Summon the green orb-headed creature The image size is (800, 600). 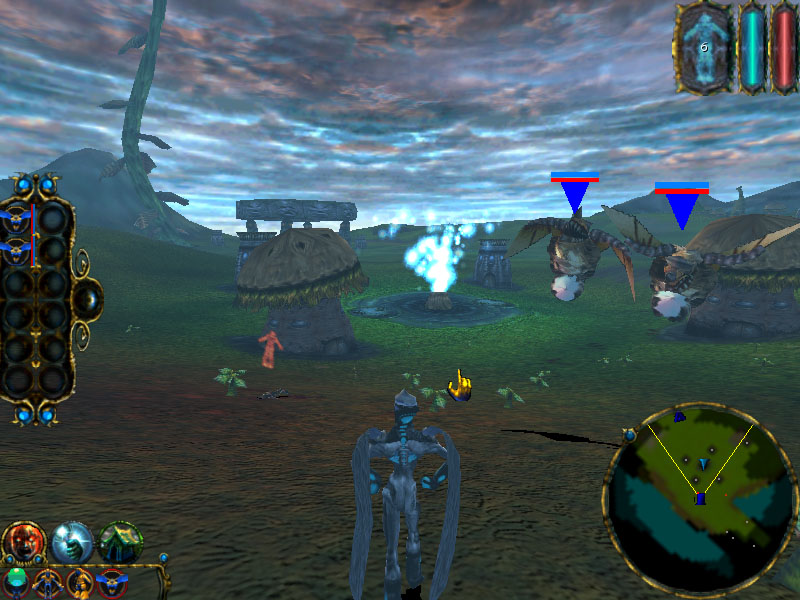point(17,582)
